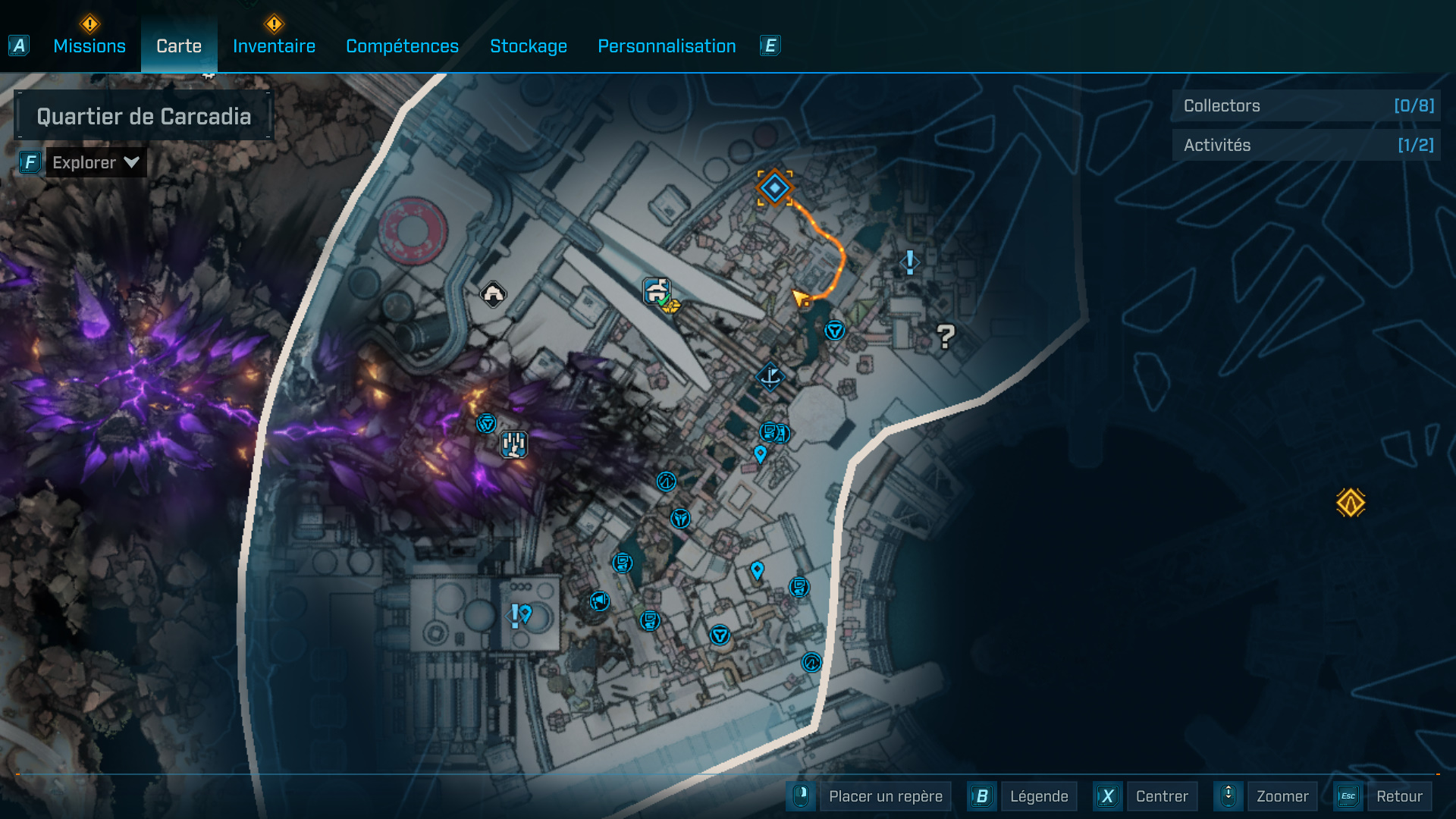Viewport: 1456px width, 819px height.
Task: Expand the Explorer dropdown
Action: point(95,162)
